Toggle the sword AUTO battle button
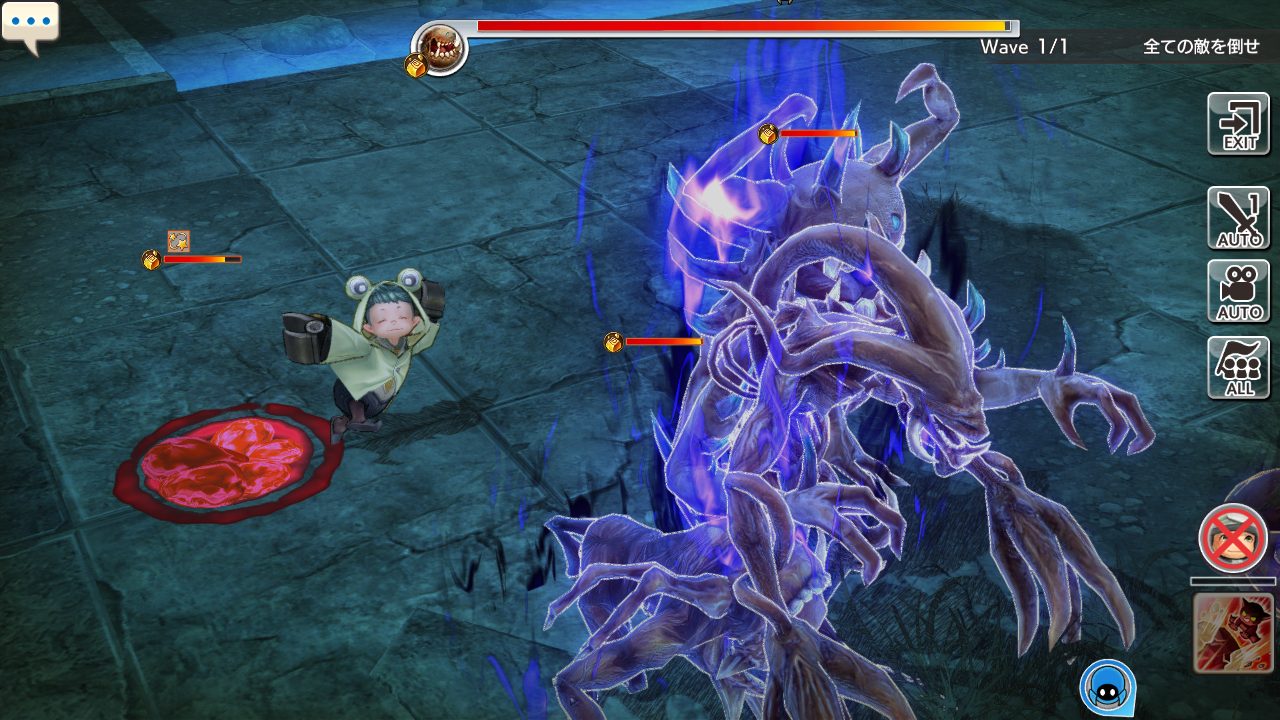Screen dimensions: 1280x720 [x=1238, y=218]
